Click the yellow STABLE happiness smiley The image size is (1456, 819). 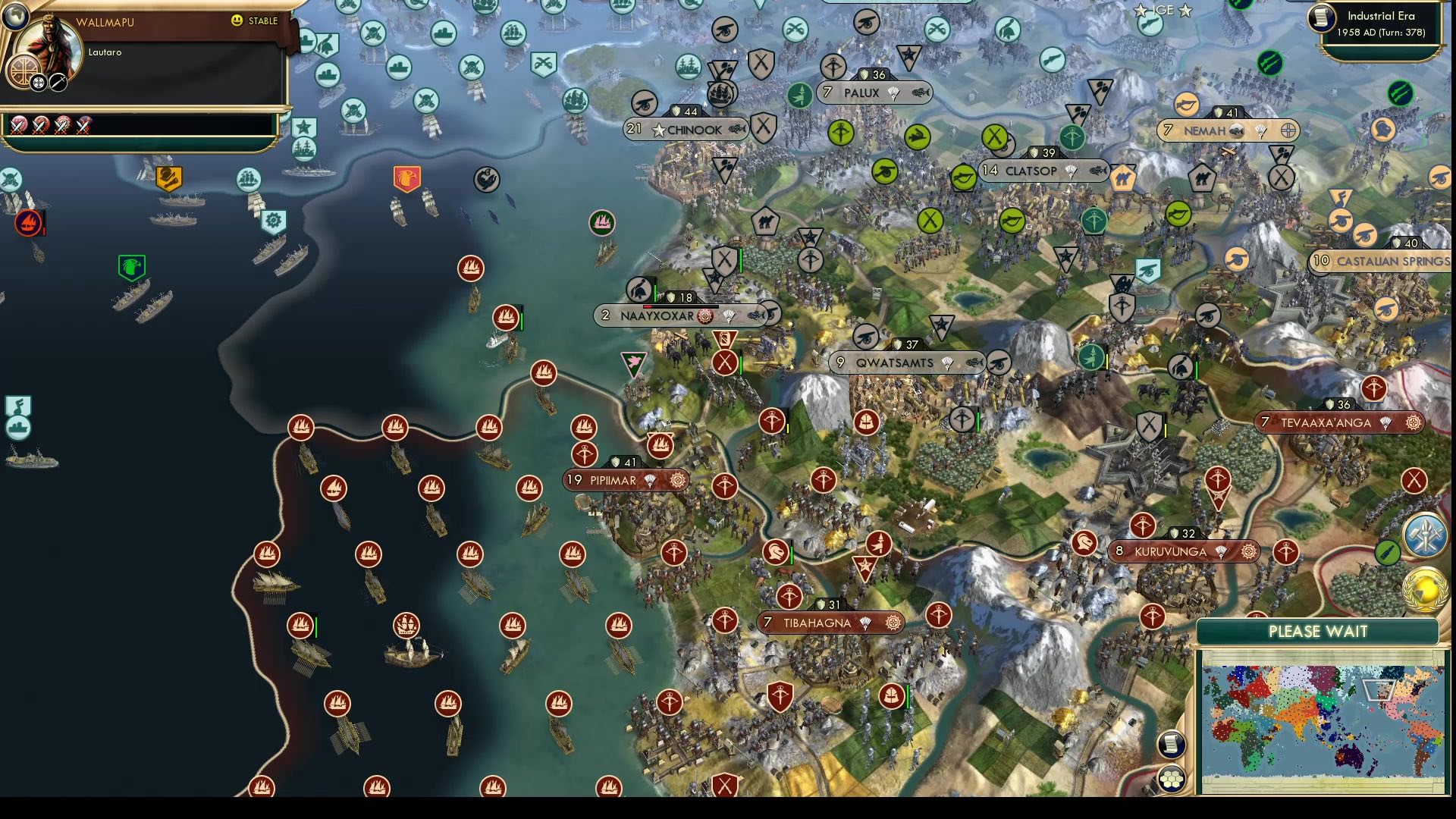pyautogui.click(x=237, y=20)
